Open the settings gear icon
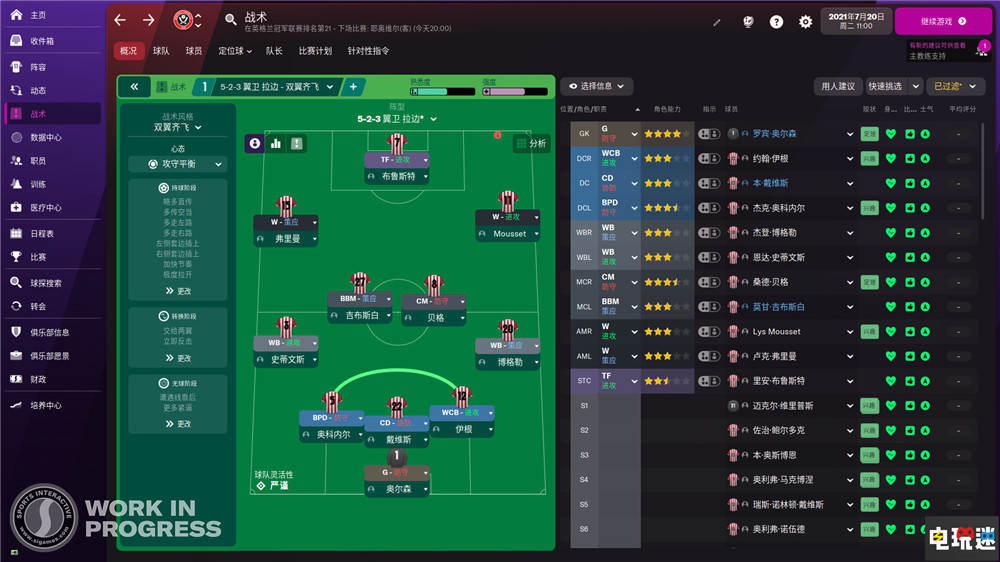This screenshot has width=1000, height=562. 805,21
